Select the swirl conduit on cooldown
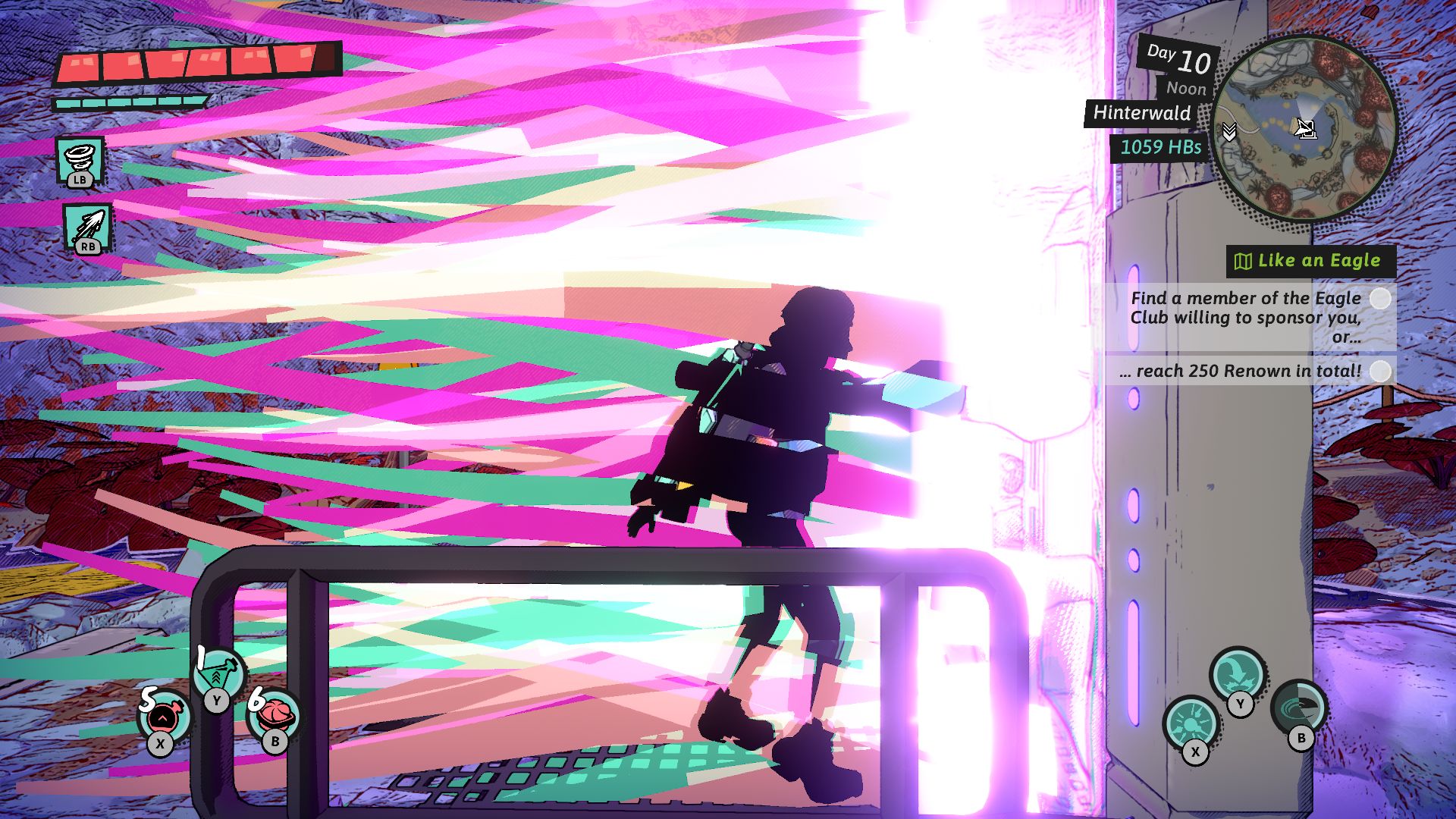 [1299, 708]
